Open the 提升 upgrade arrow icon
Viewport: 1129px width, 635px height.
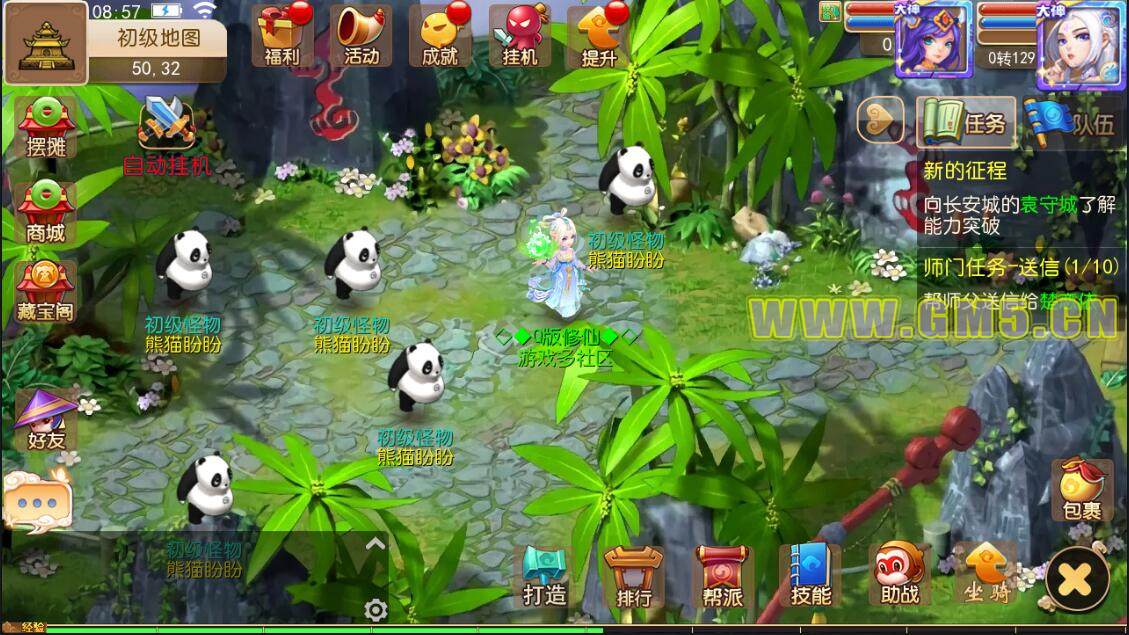598,34
